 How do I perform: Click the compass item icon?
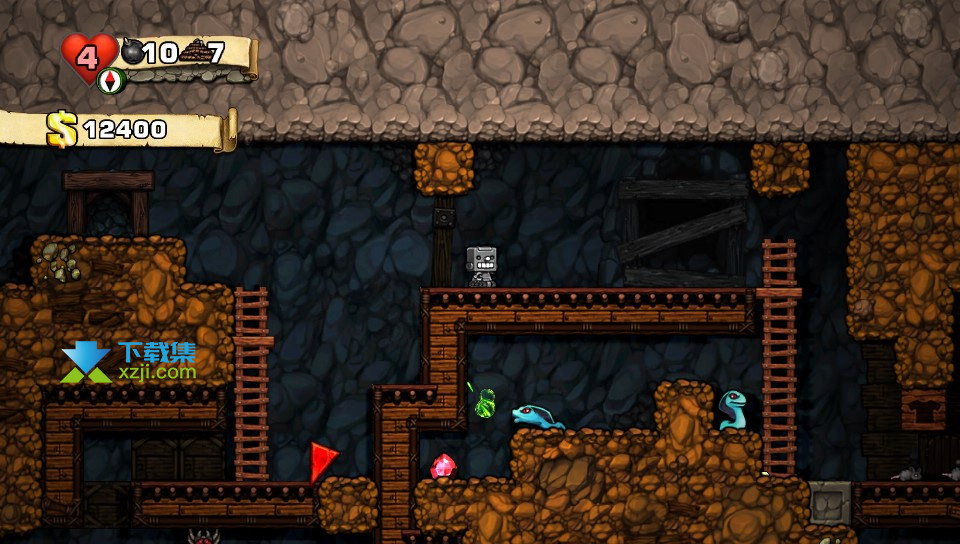111,80
